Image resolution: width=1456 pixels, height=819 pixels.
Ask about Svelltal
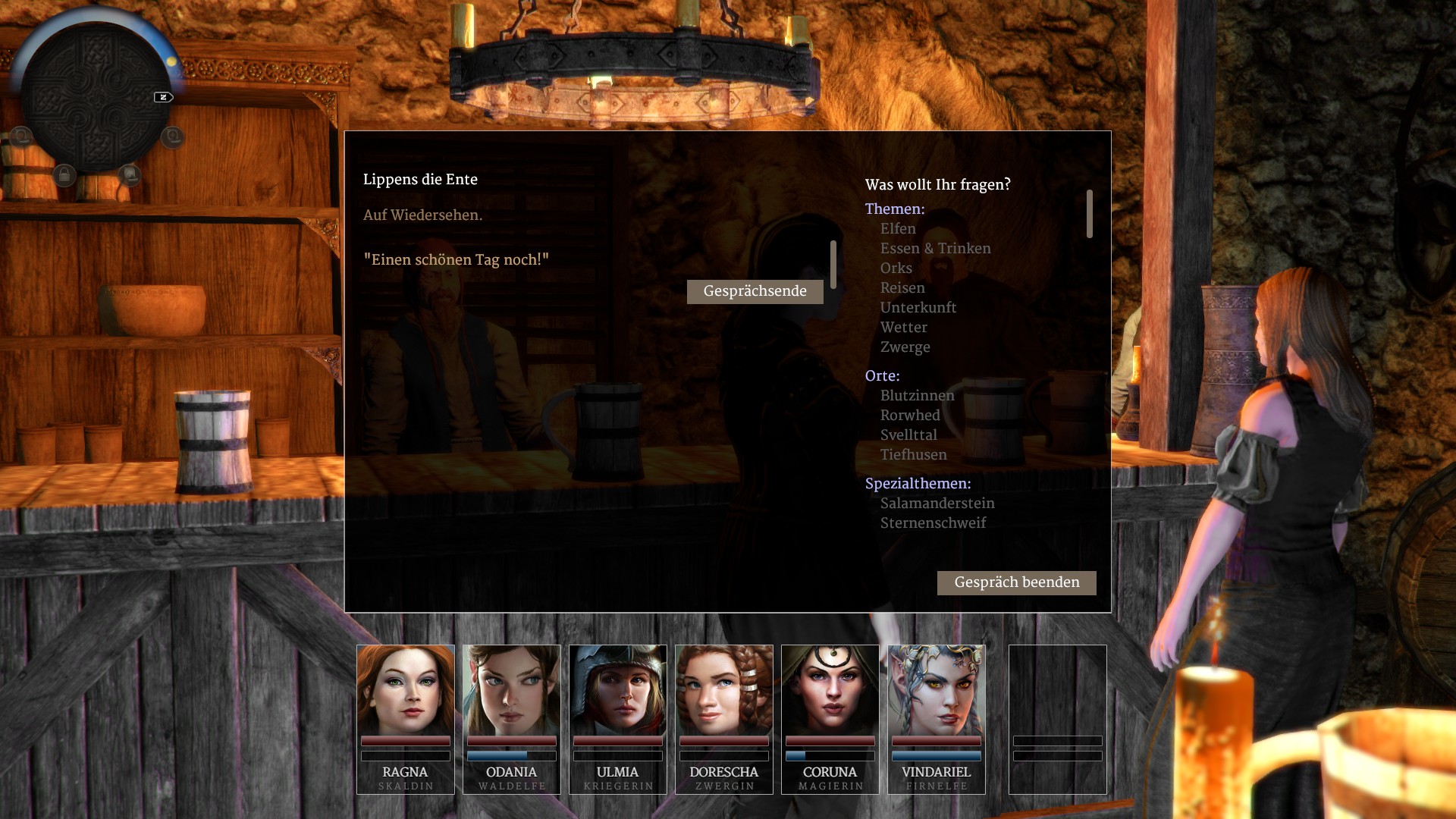908,435
